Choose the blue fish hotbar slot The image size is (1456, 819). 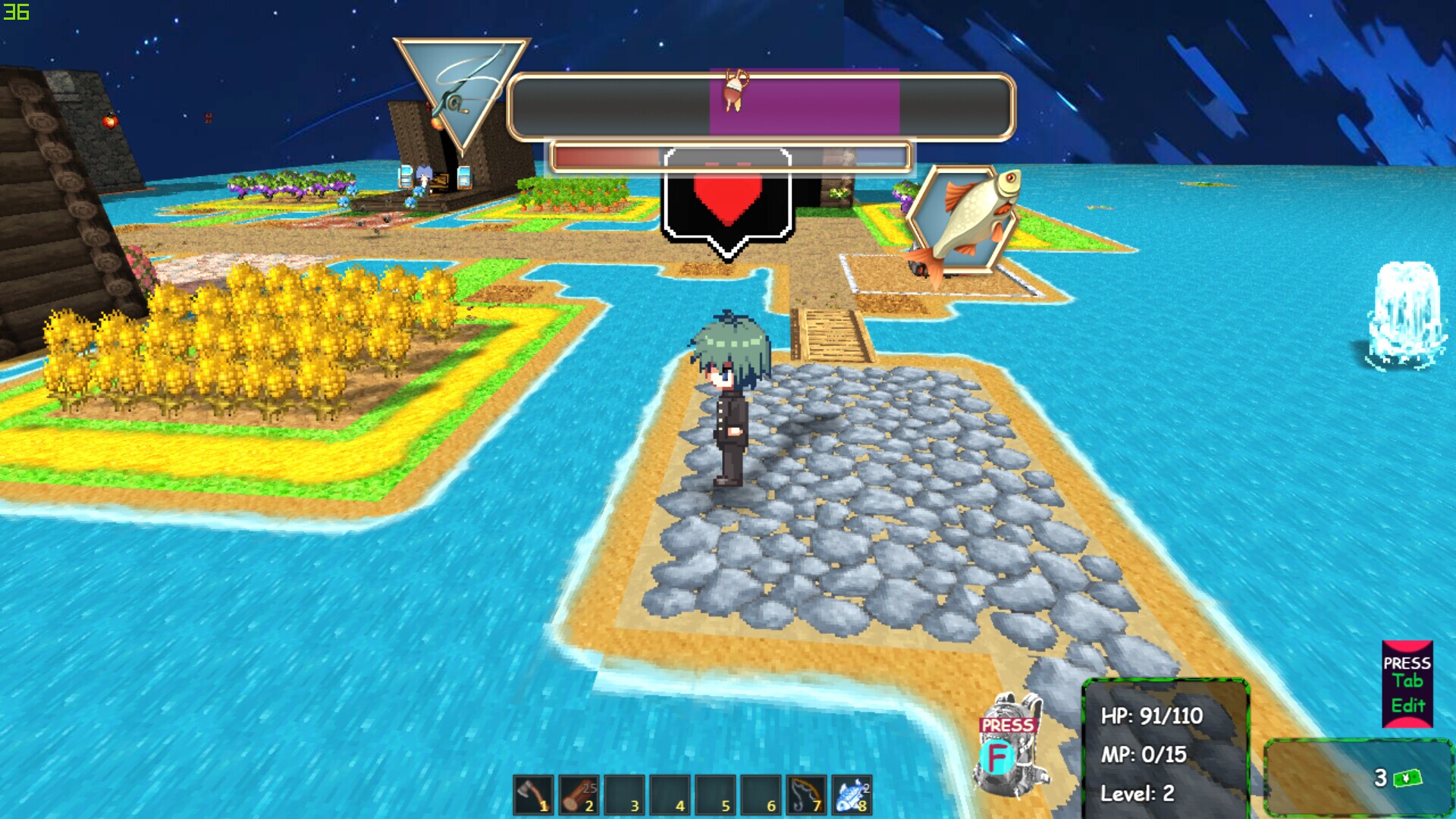coord(852,795)
